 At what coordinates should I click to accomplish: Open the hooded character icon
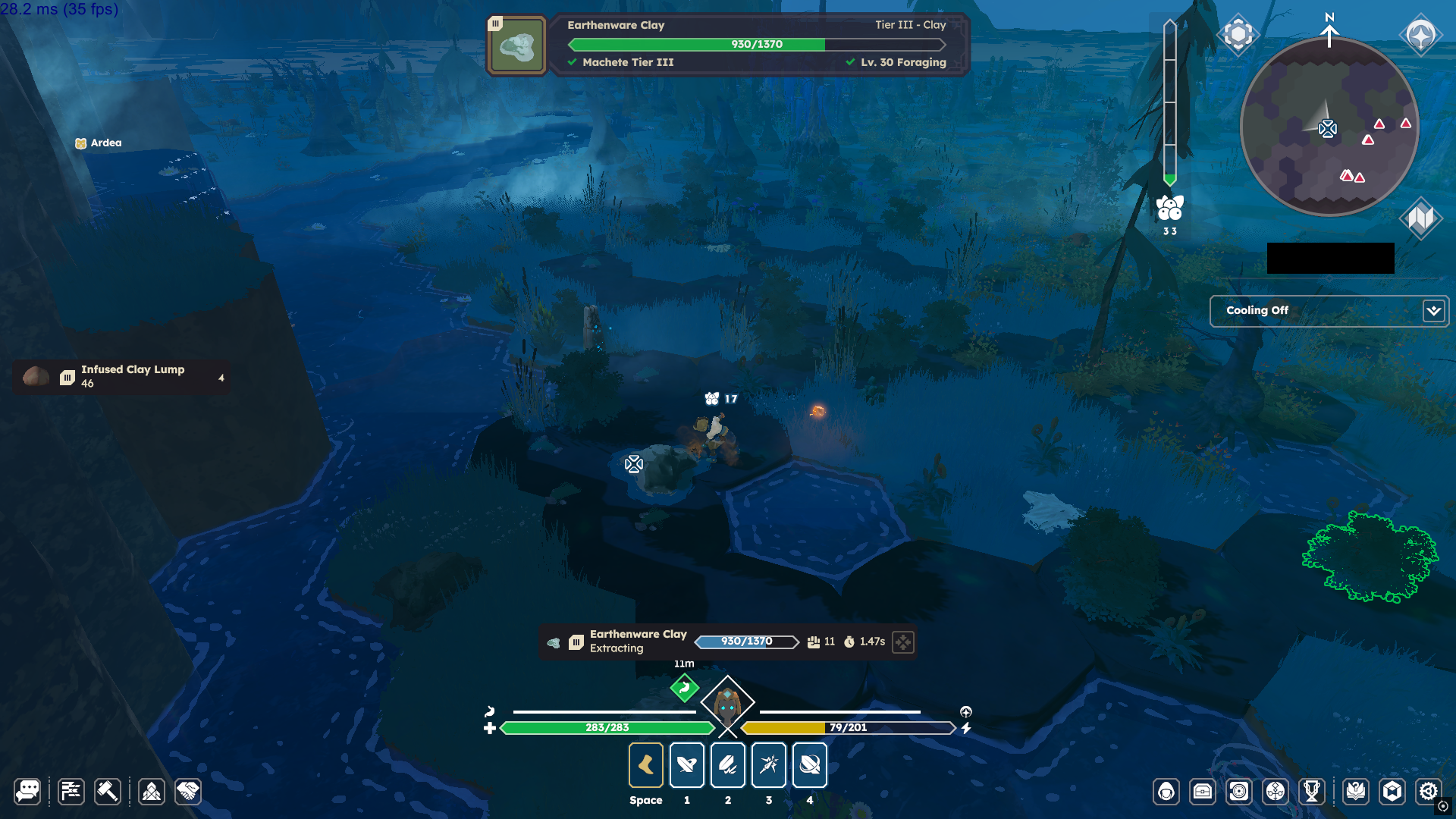1166,792
